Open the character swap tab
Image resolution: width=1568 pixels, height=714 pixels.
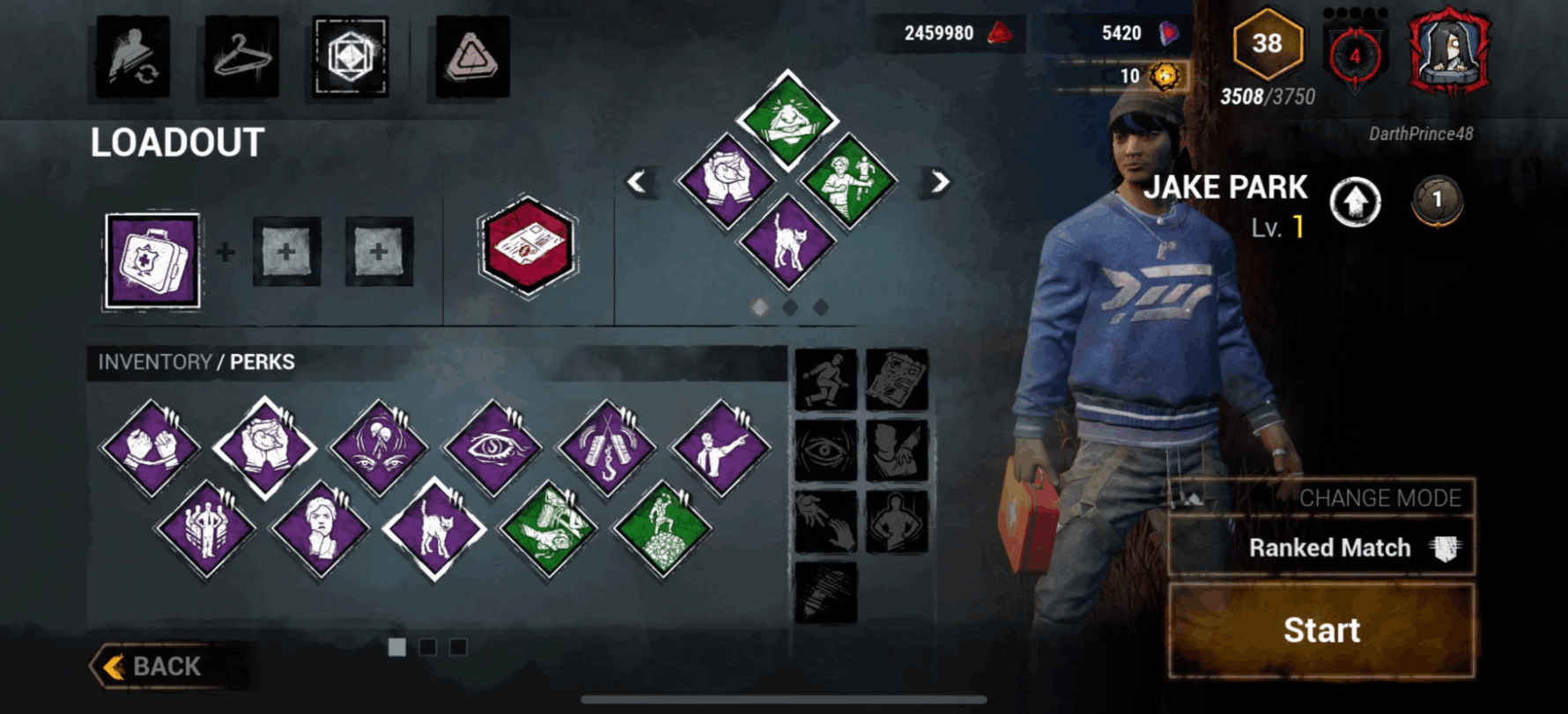(133, 57)
